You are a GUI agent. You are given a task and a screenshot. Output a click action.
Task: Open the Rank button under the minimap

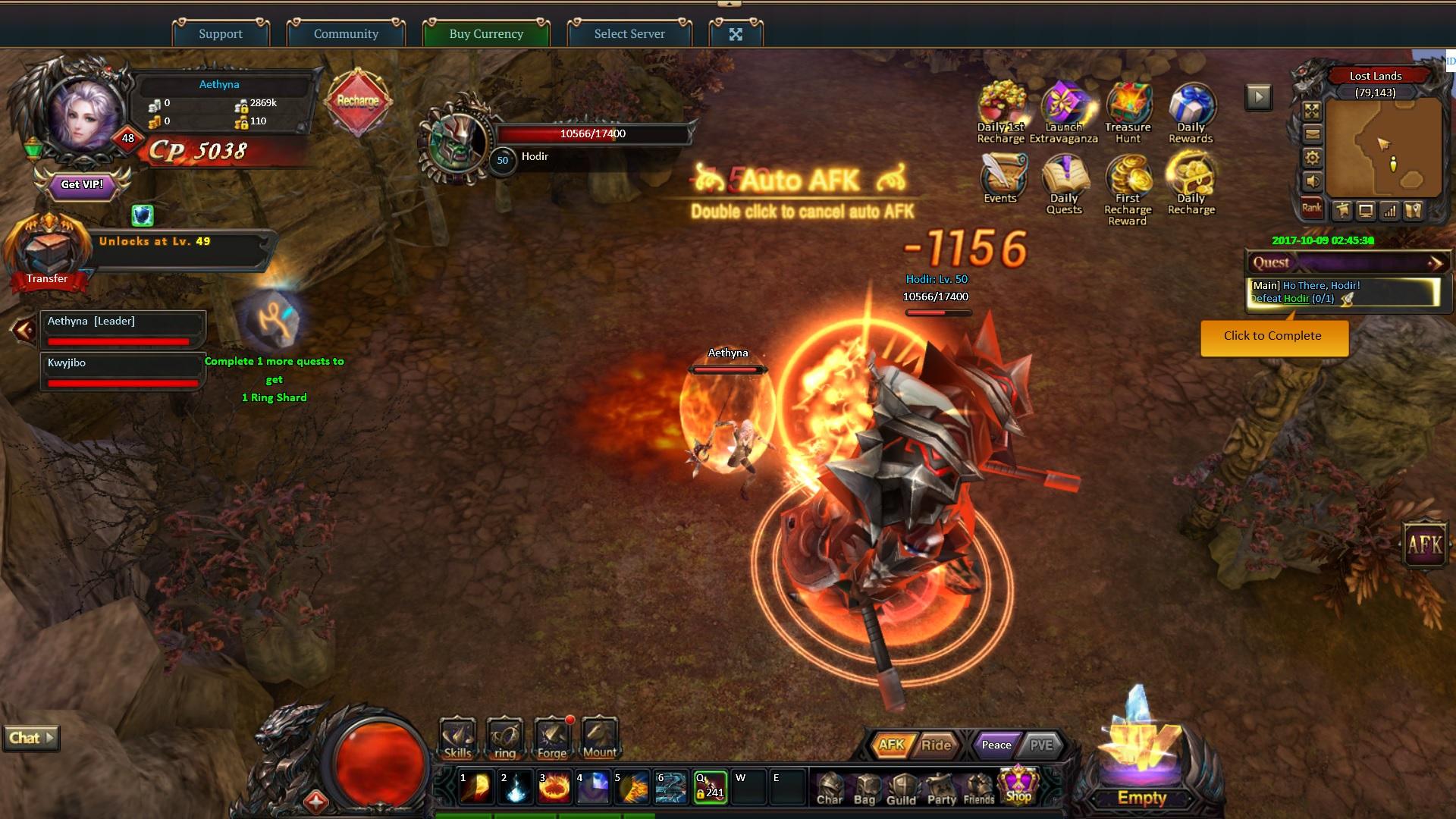coord(1312,209)
